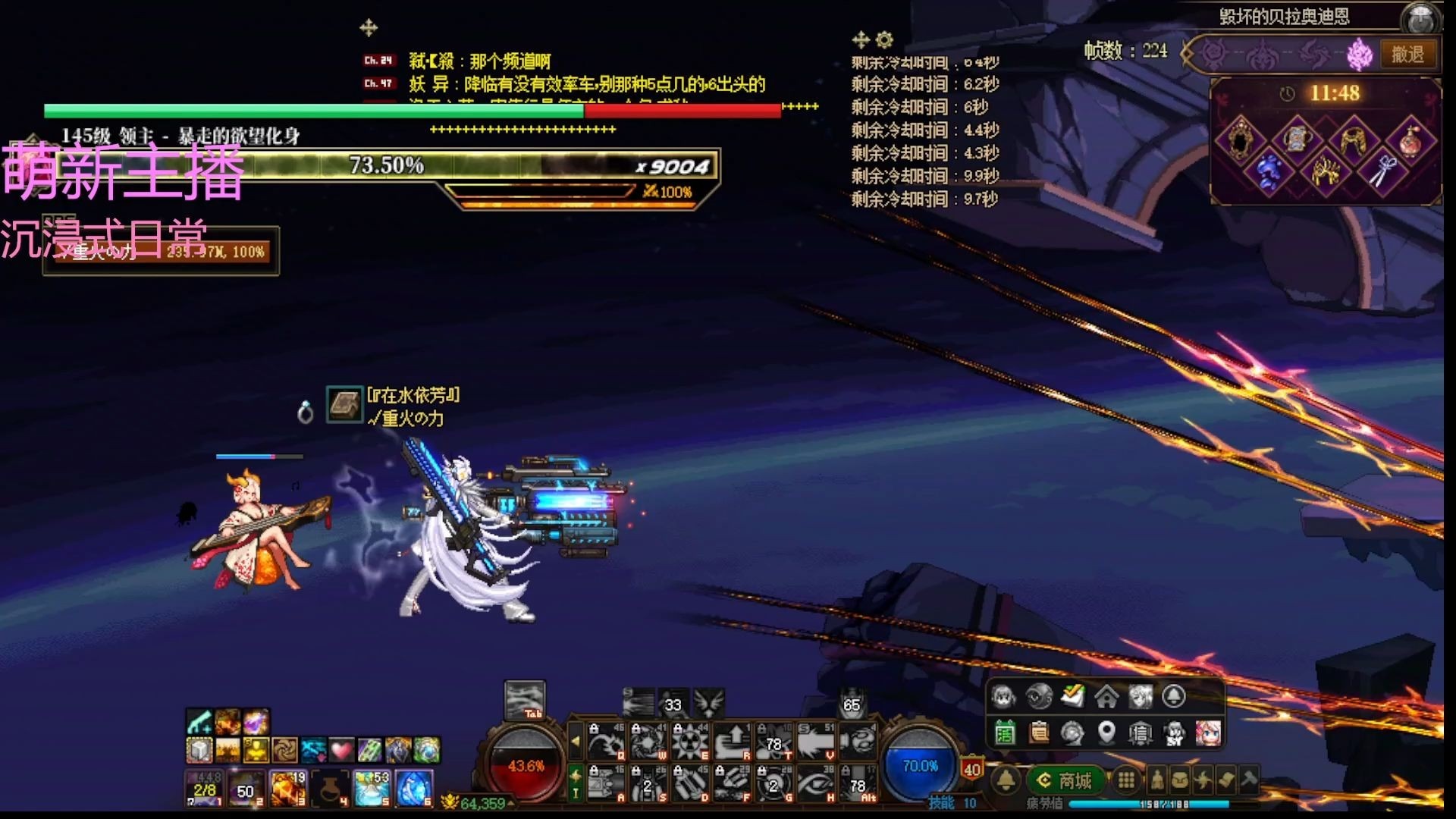The image size is (1456, 819).
Task: Select the golden mirror relic icon
Action: (1241, 138)
